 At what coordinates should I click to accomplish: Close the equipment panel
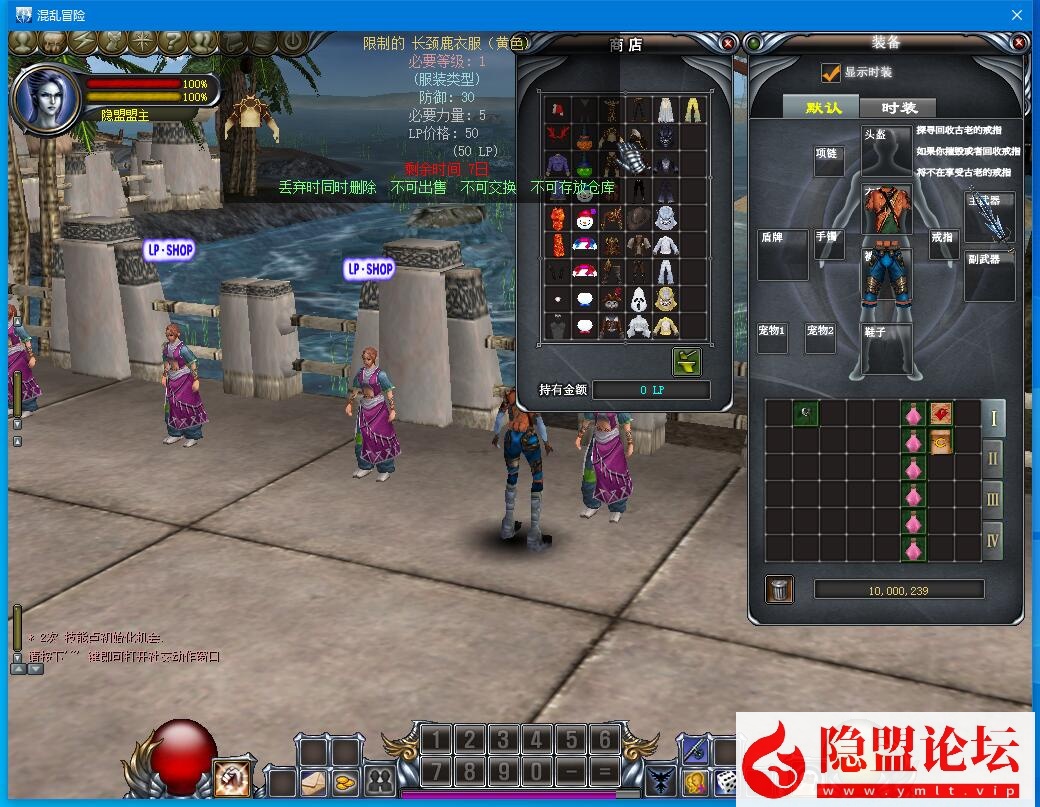1019,43
